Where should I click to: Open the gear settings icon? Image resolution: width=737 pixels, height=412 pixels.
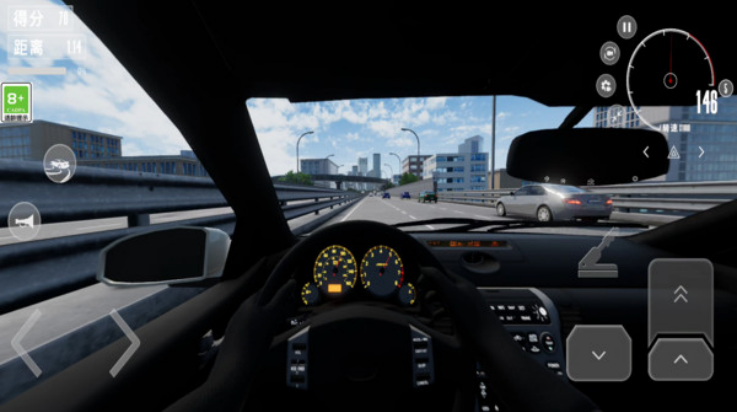(x=606, y=85)
